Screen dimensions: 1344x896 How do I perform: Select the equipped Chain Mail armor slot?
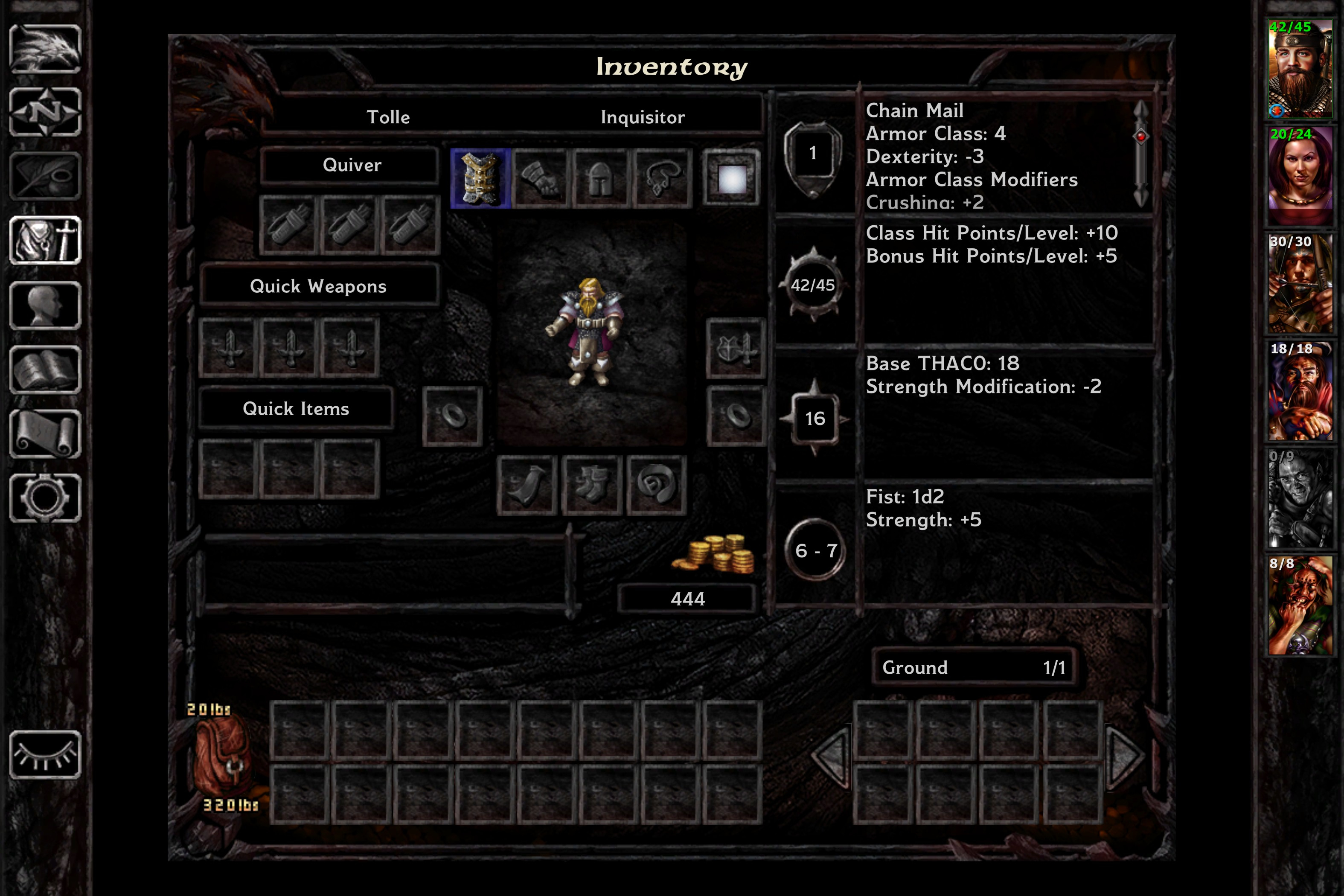coord(480,178)
